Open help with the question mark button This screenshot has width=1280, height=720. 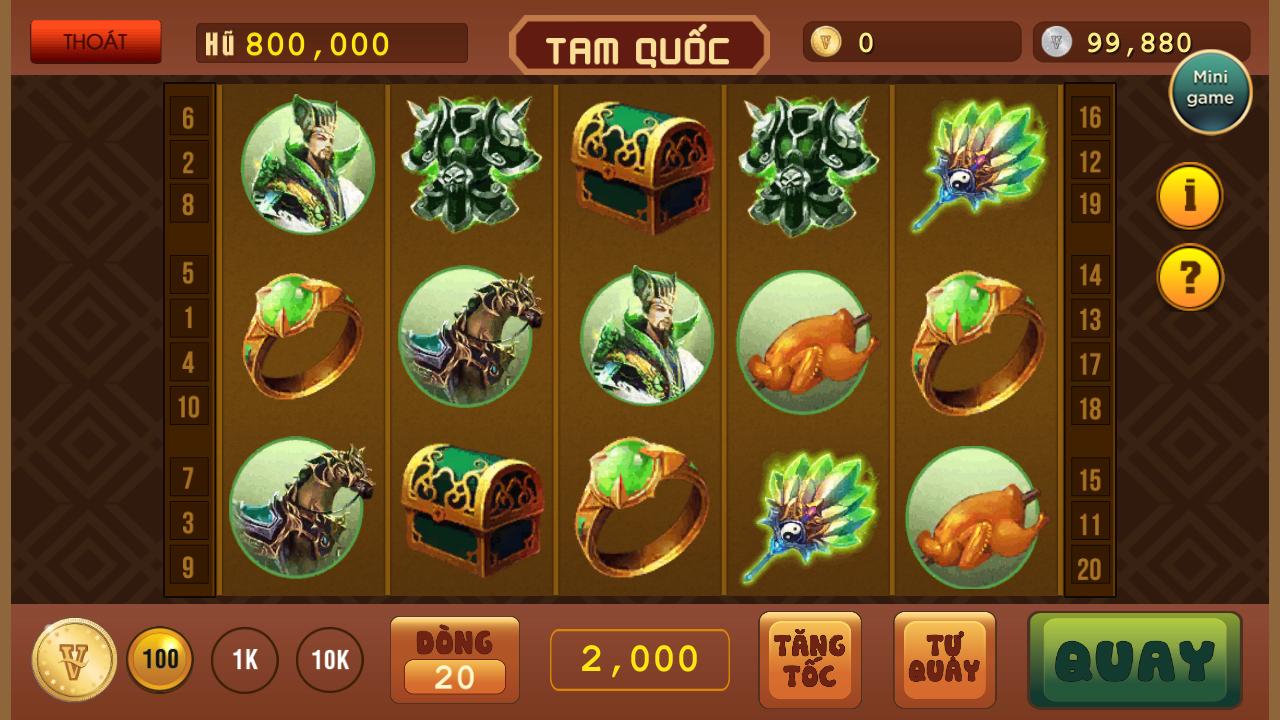pyautogui.click(x=1190, y=277)
